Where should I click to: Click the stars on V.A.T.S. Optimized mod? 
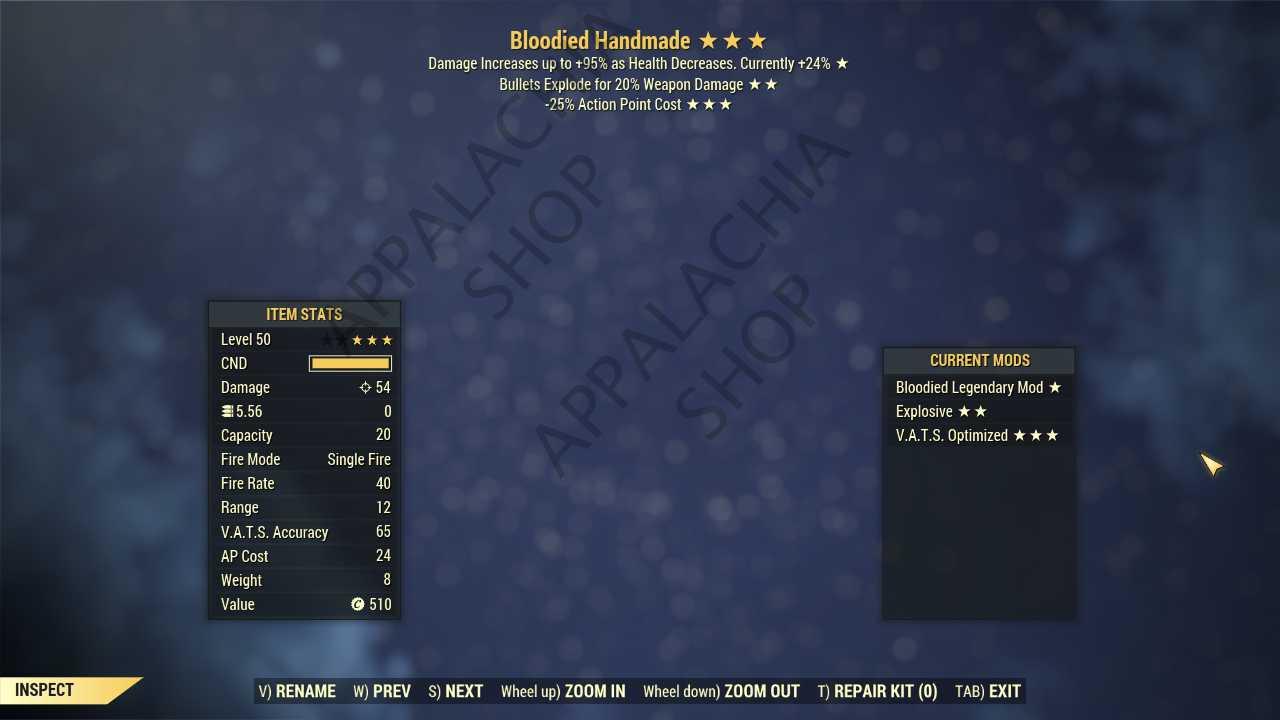click(1037, 435)
